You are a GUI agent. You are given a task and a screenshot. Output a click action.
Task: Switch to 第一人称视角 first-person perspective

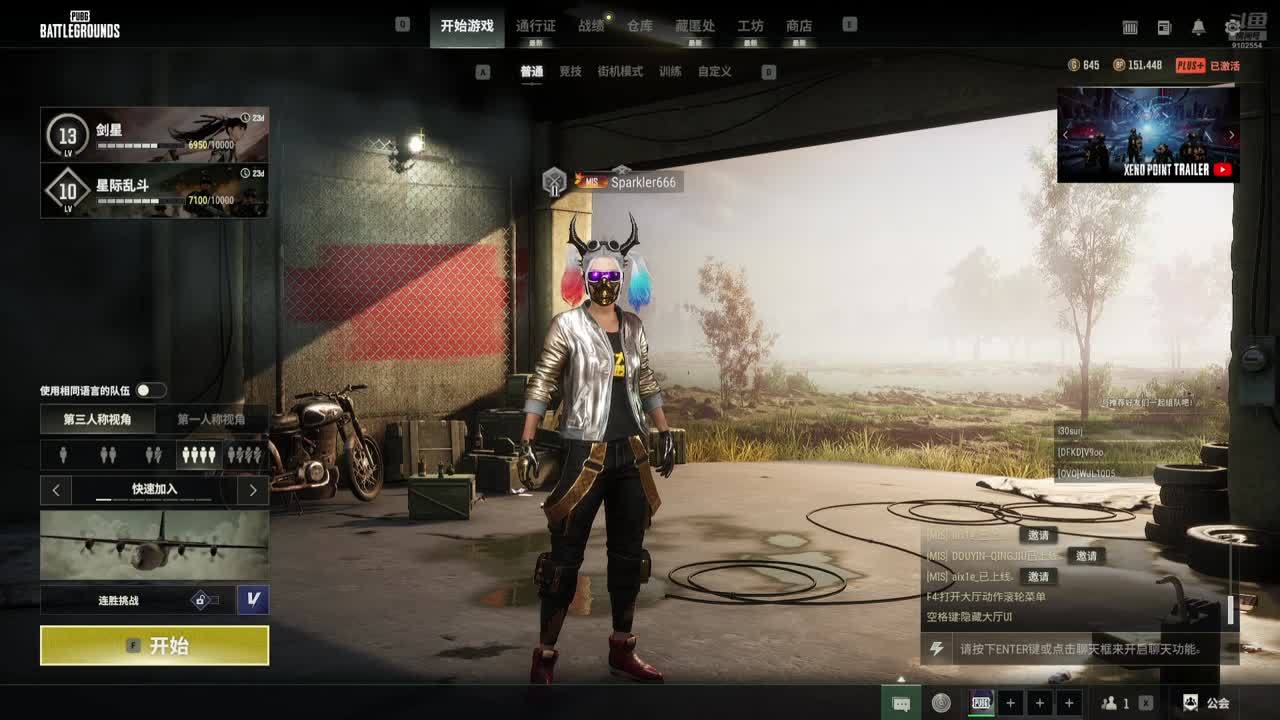[211, 420]
